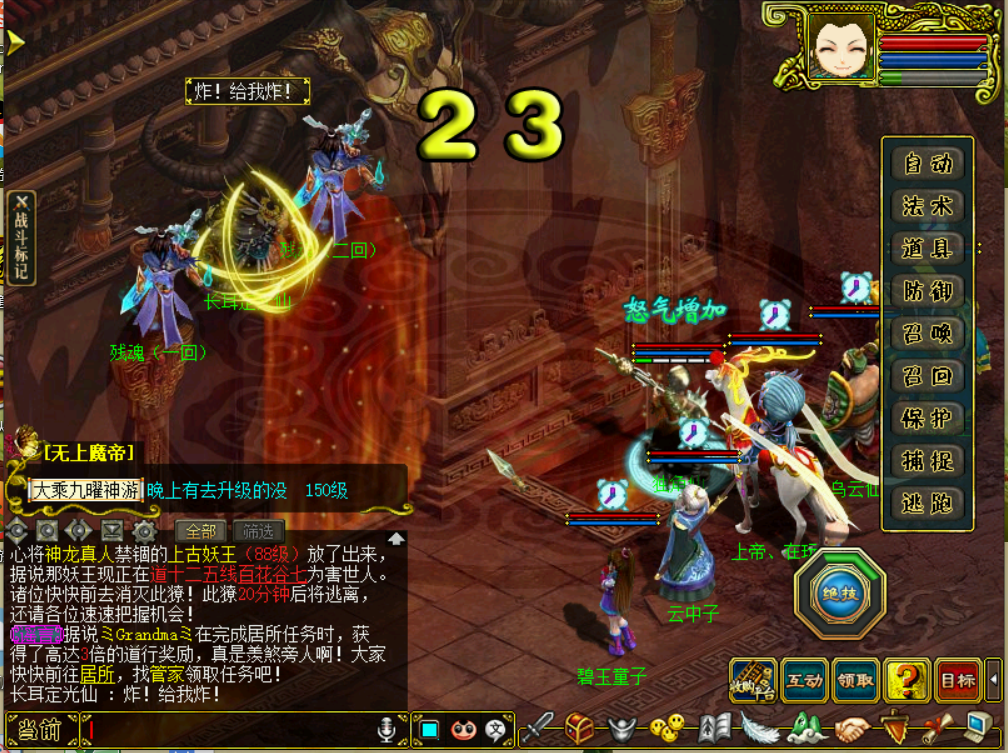Open the red 目标 goals button
Screen dimensions: 1008x753
[x=958, y=681]
